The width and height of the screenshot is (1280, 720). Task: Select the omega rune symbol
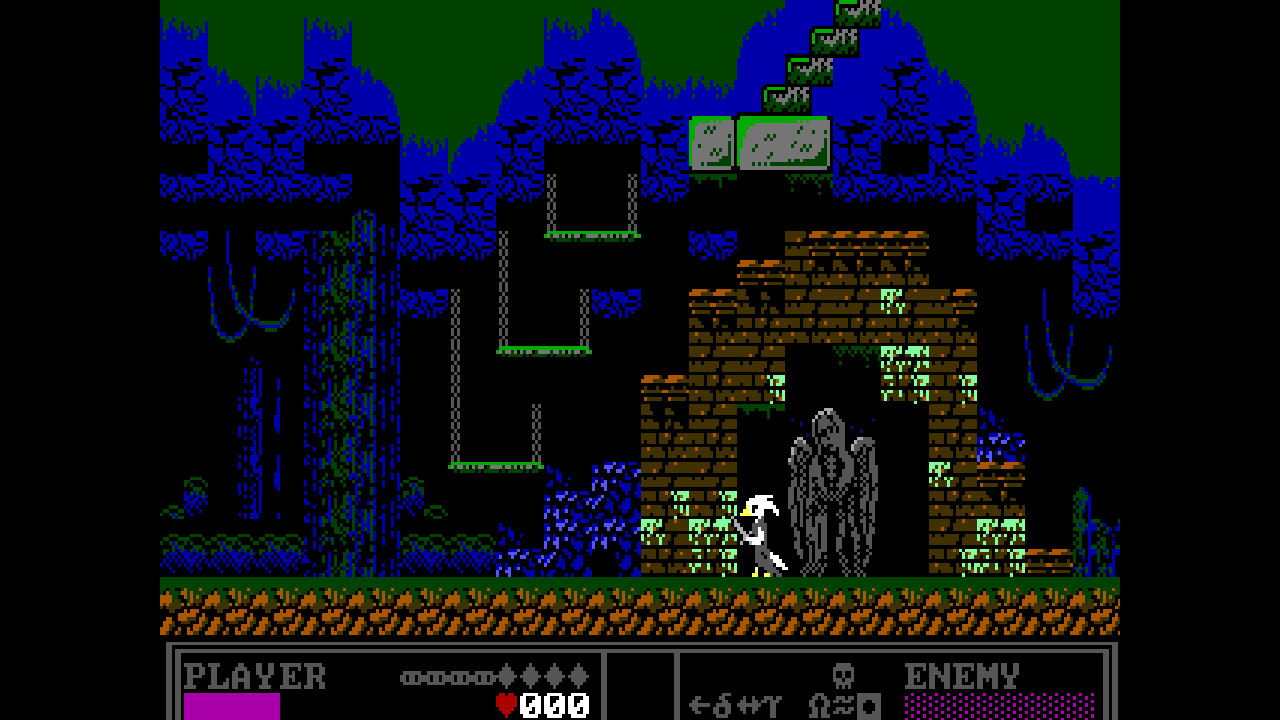click(817, 705)
